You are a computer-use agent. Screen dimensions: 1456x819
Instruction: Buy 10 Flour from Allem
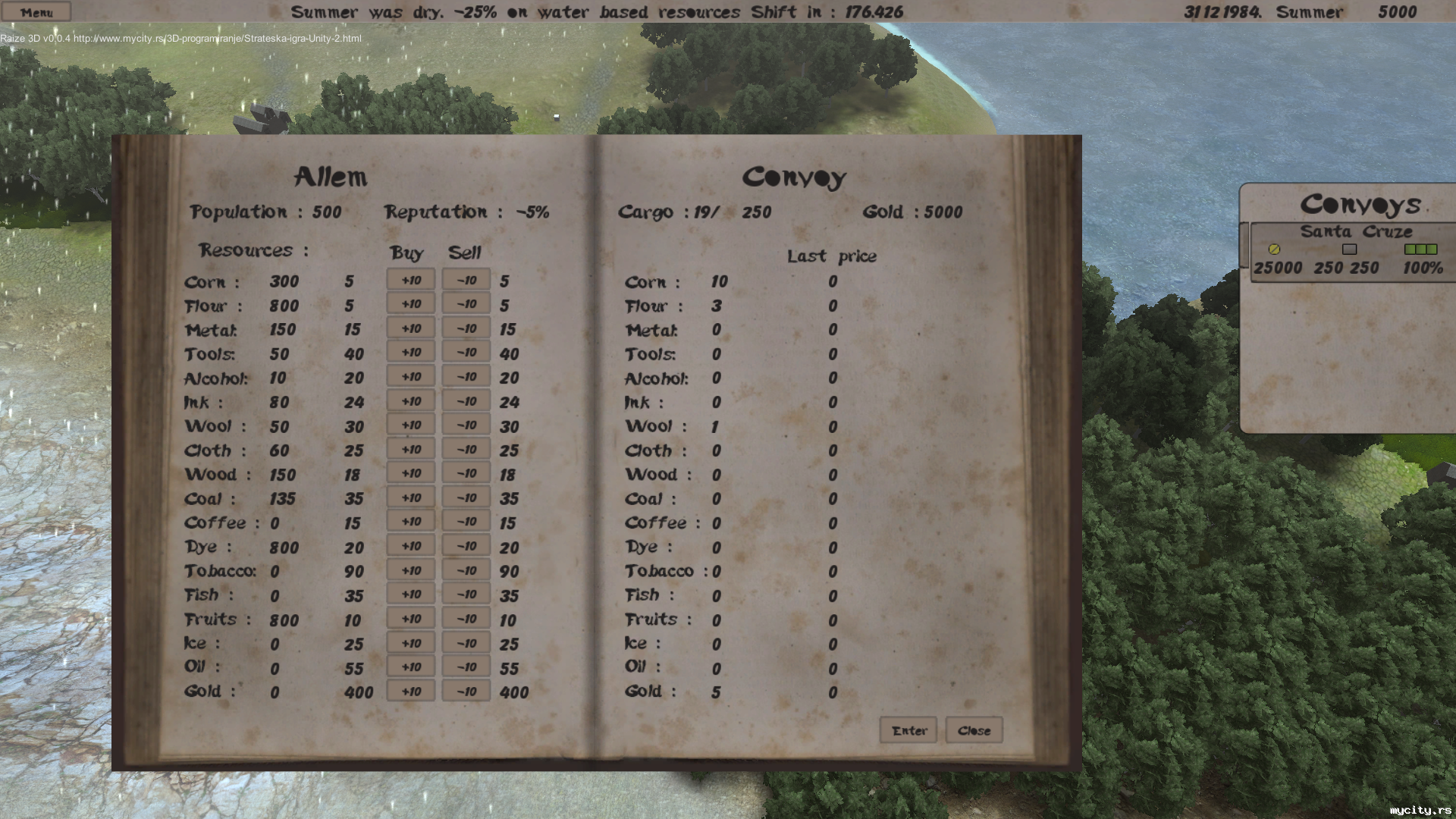[410, 305]
